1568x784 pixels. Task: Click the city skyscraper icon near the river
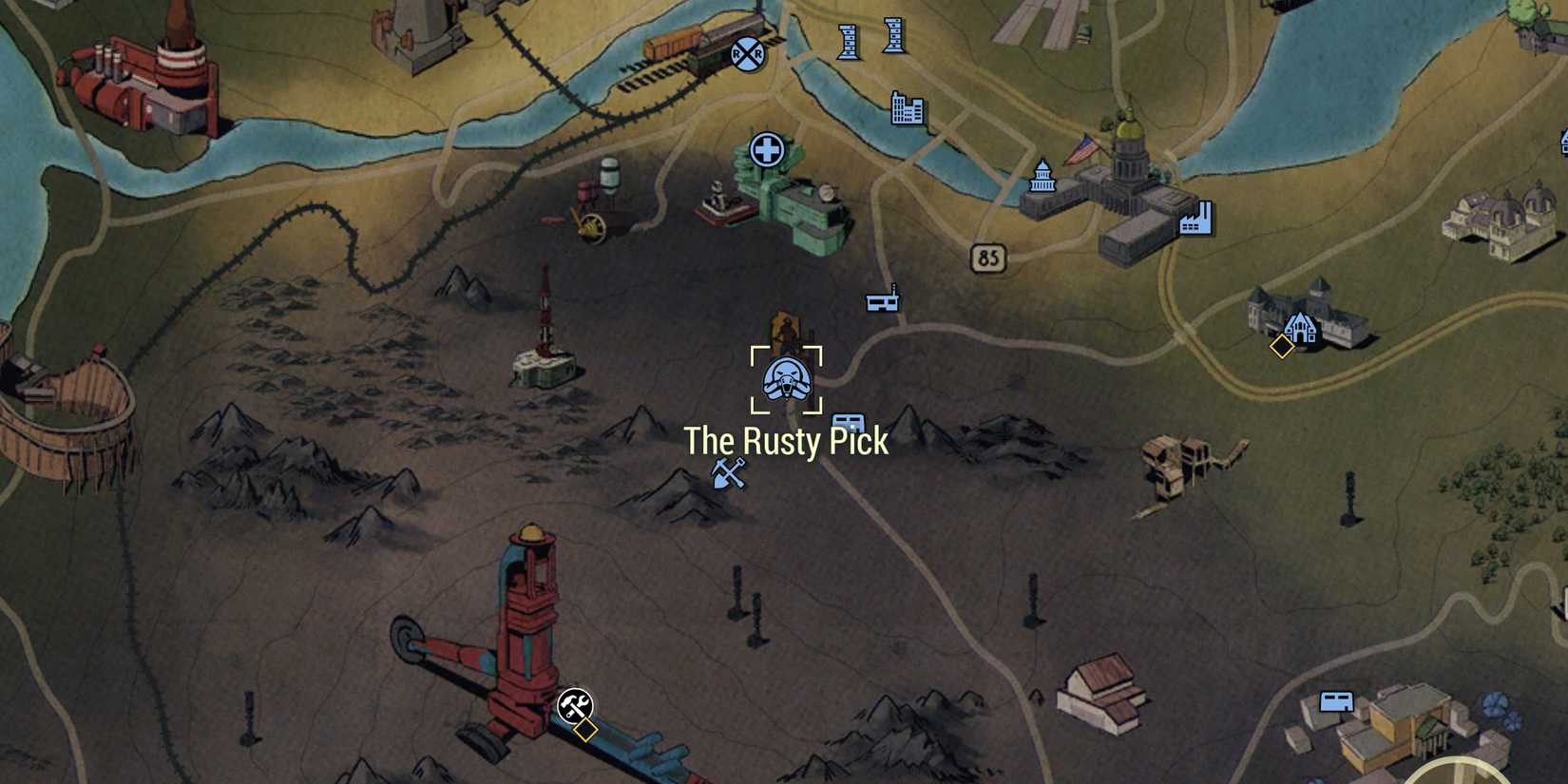908,109
